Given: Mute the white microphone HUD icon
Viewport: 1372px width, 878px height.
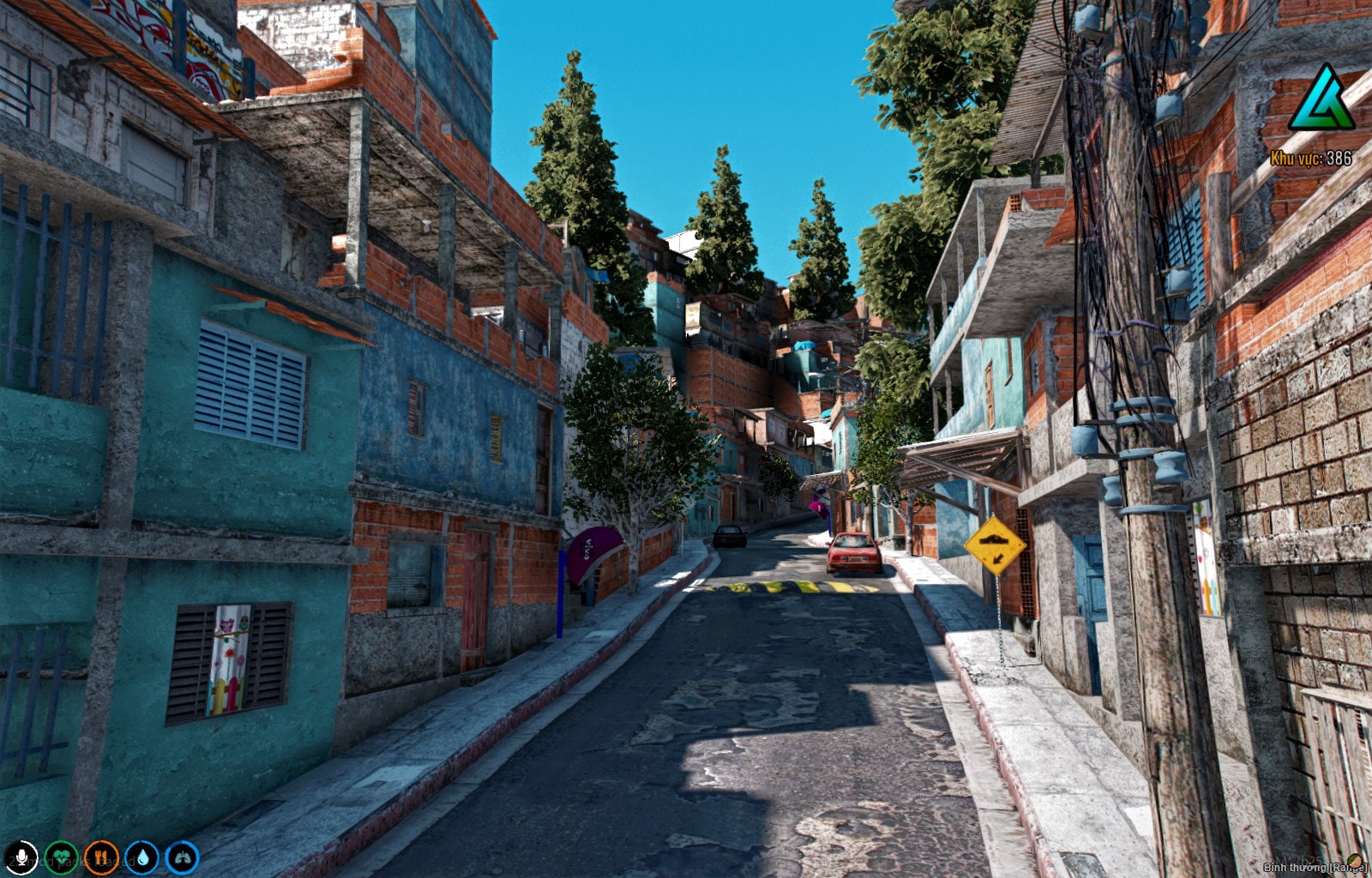Looking at the screenshot, I should click(x=22, y=857).
